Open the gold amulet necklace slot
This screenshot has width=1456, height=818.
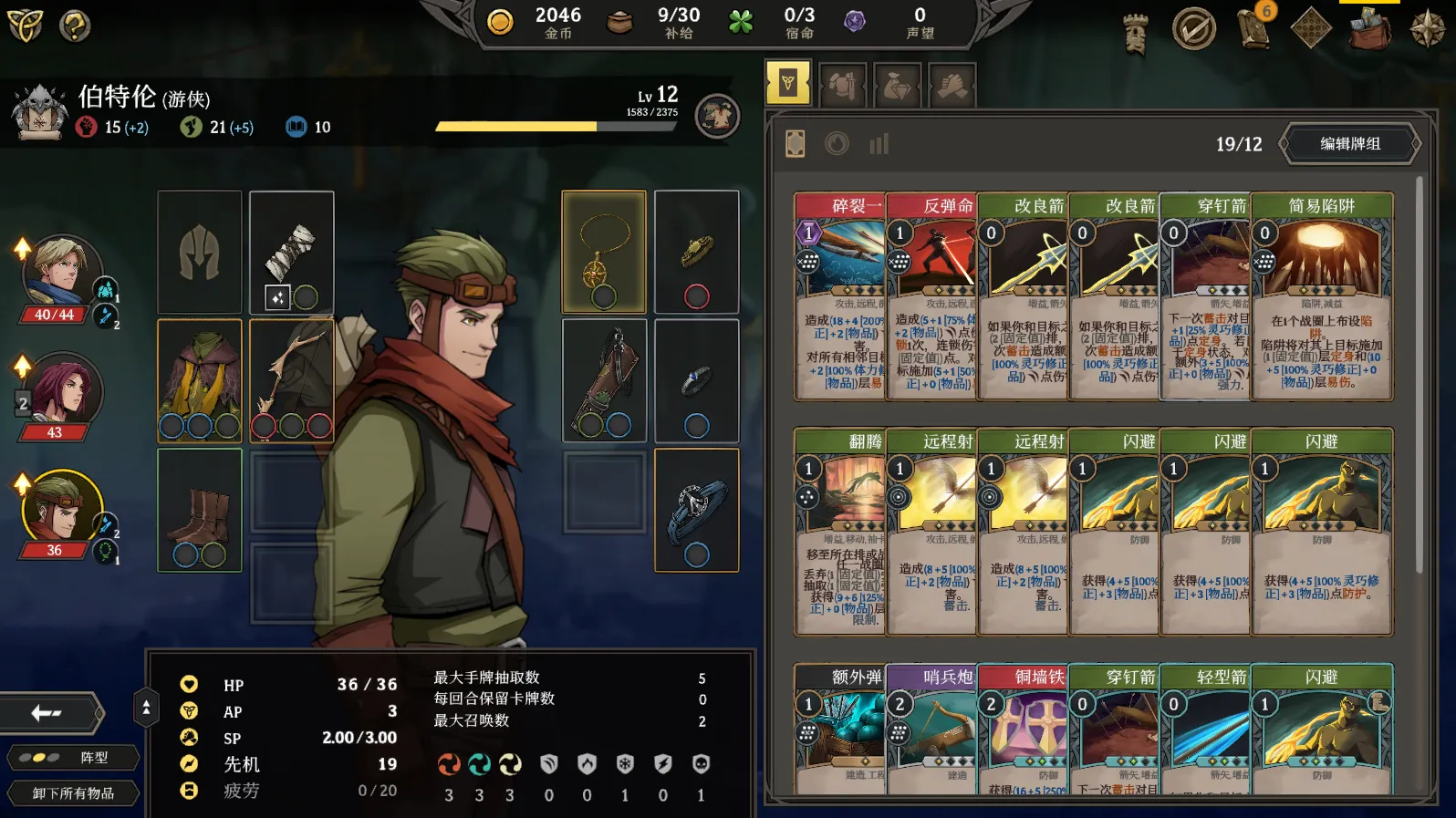click(604, 252)
